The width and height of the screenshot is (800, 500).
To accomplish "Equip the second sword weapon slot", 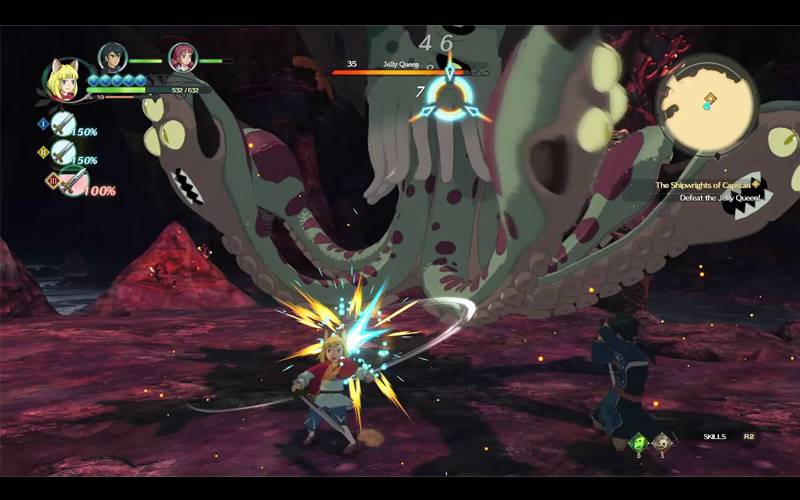I will pyautogui.click(x=63, y=153).
